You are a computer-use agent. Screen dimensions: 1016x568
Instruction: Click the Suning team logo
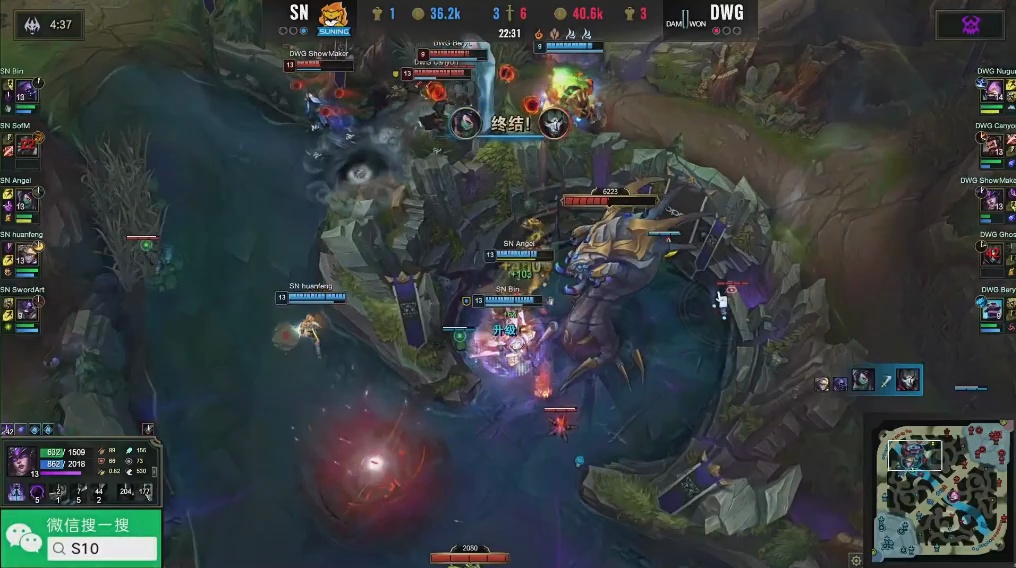tap(333, 17)
